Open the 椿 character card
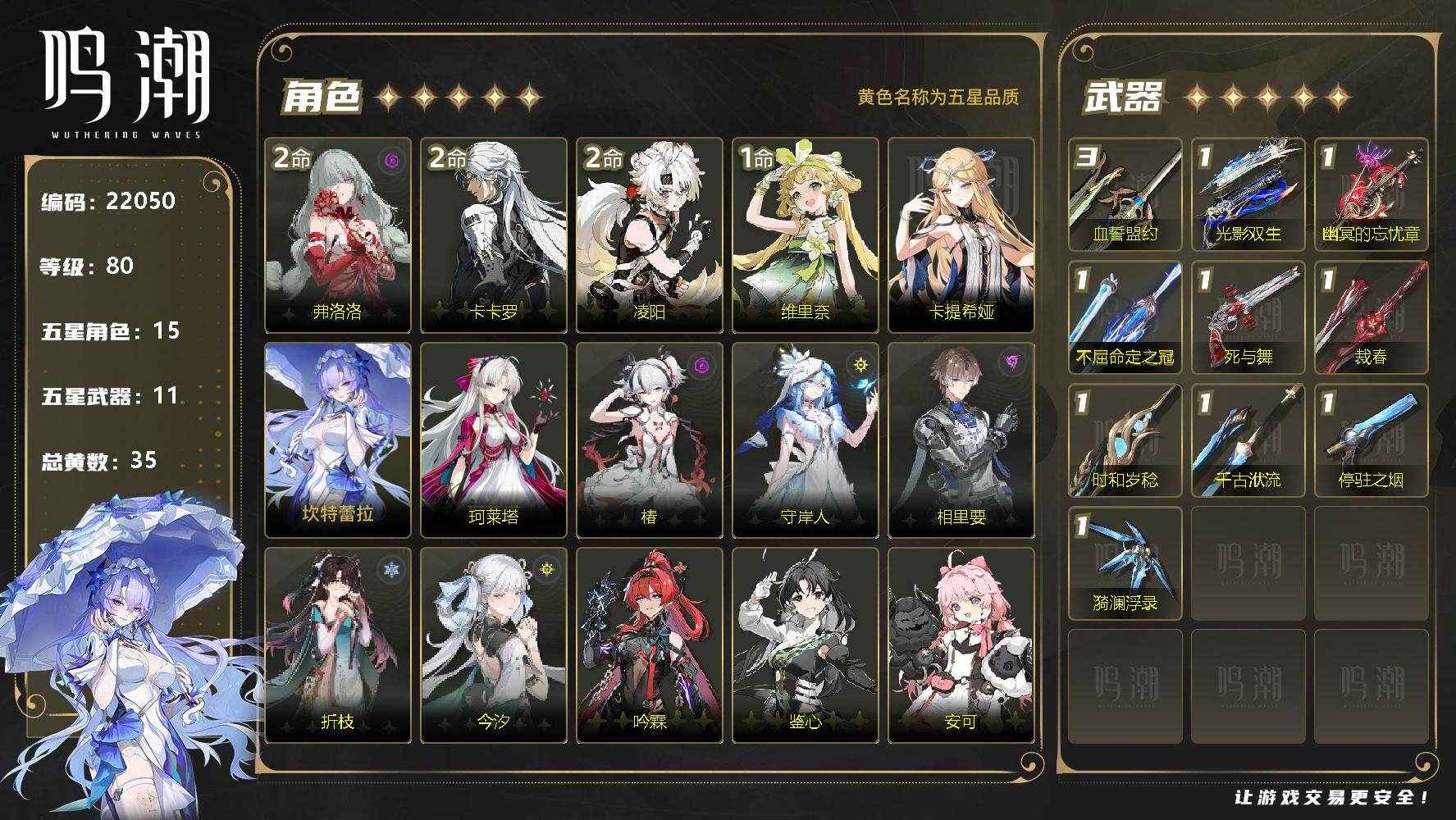 pos(650,440)
